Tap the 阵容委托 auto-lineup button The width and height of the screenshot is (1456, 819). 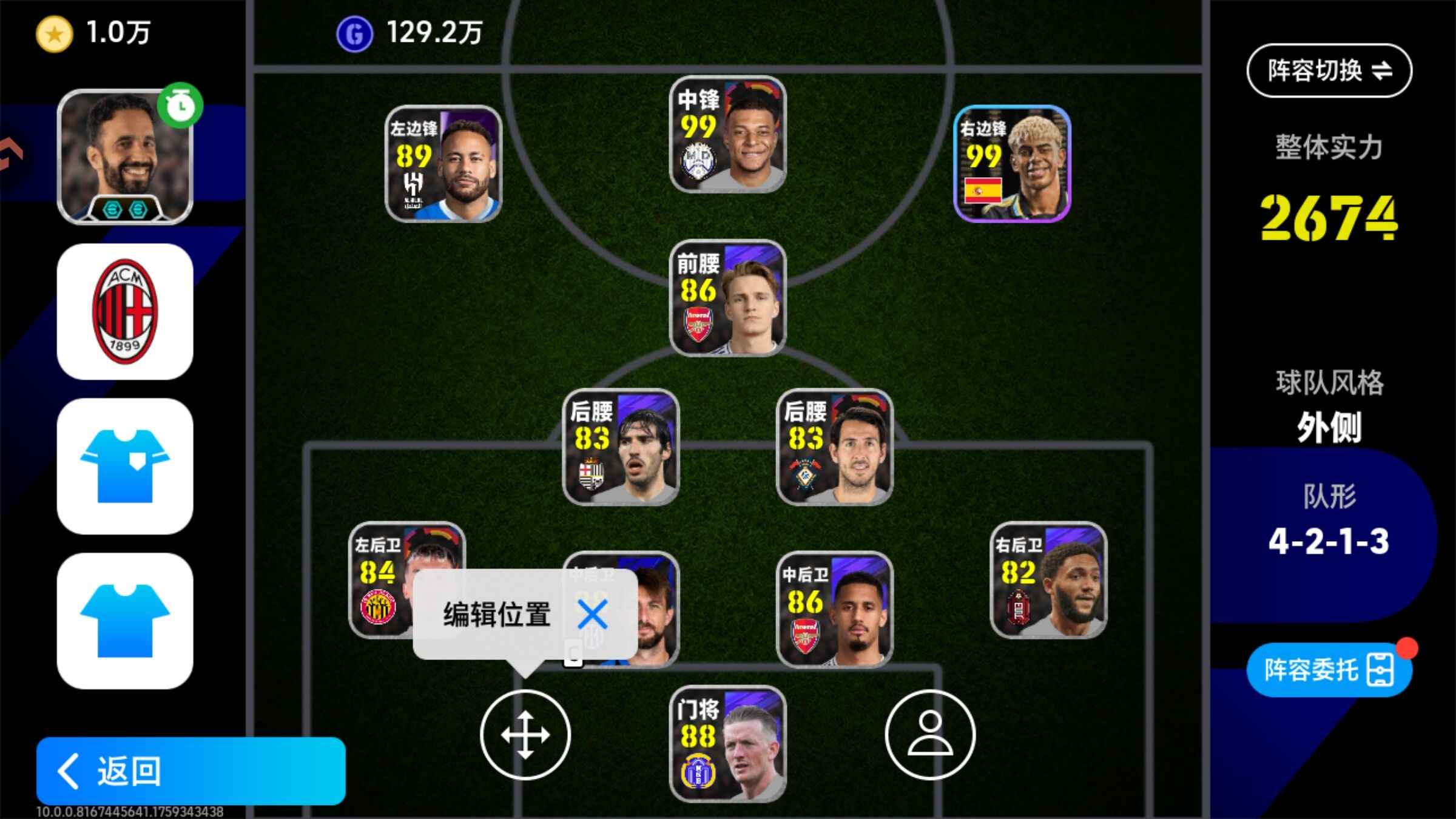[1329, 670]
